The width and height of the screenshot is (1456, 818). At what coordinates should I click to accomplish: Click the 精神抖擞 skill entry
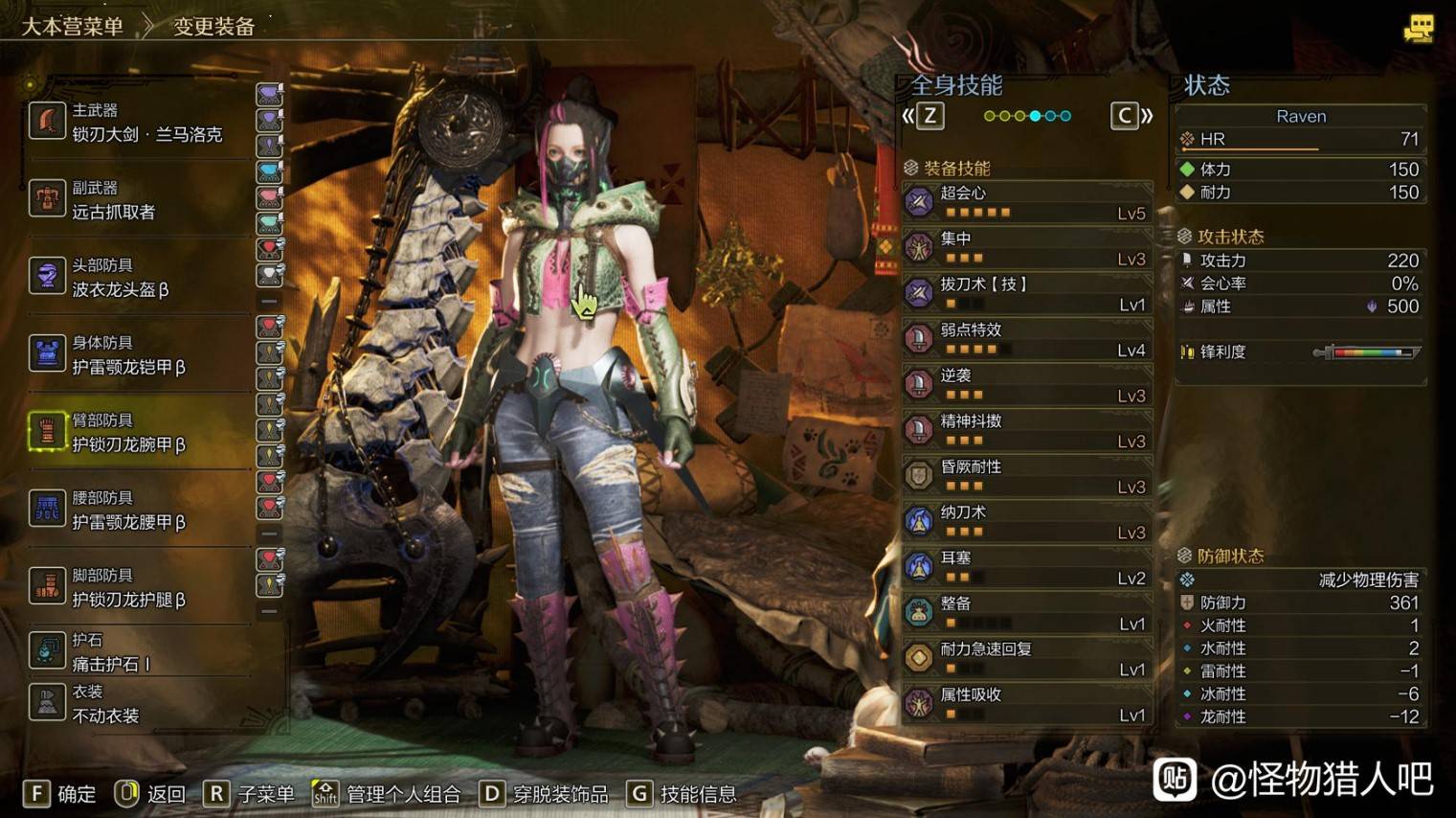click(1026, 430)
